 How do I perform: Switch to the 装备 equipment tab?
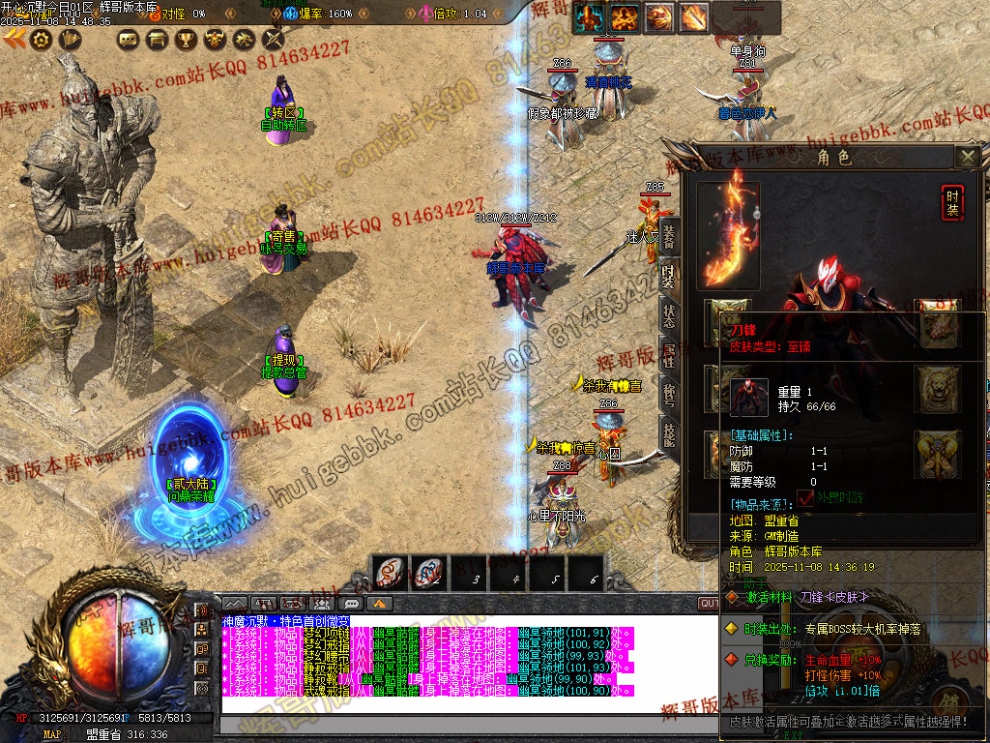click(668, 236)
